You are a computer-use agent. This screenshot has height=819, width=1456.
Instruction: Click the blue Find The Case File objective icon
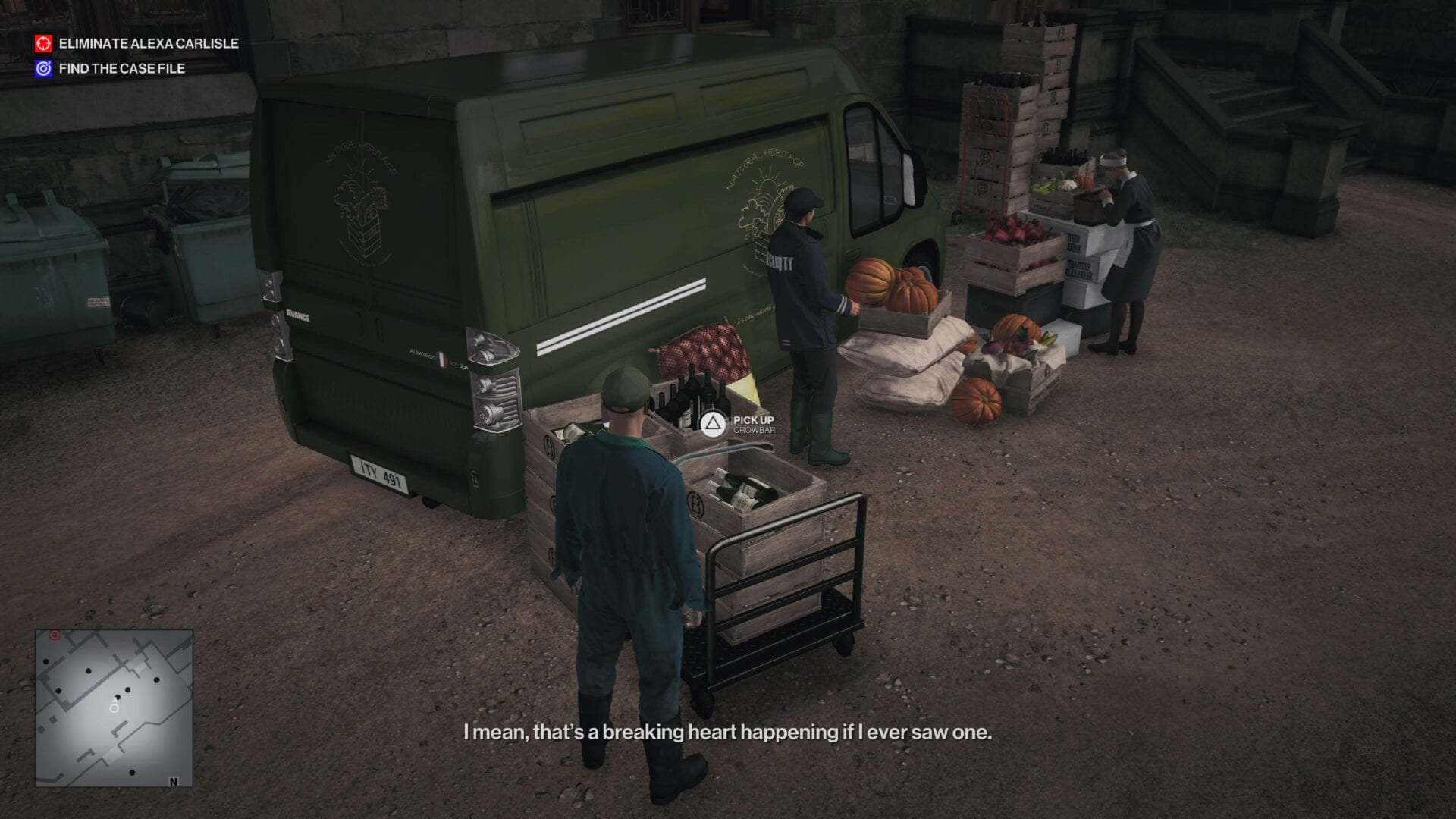pyautogui.click(x=43, y=67)
